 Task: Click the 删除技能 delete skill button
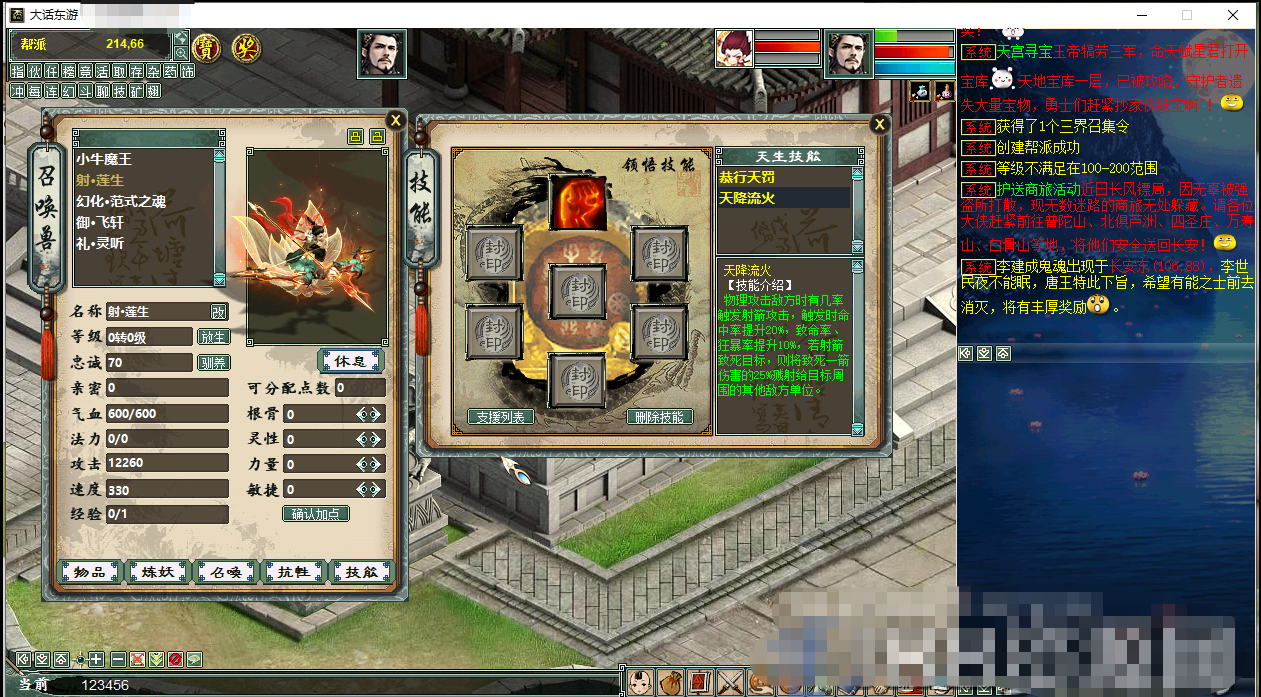[x=659, y=417]
